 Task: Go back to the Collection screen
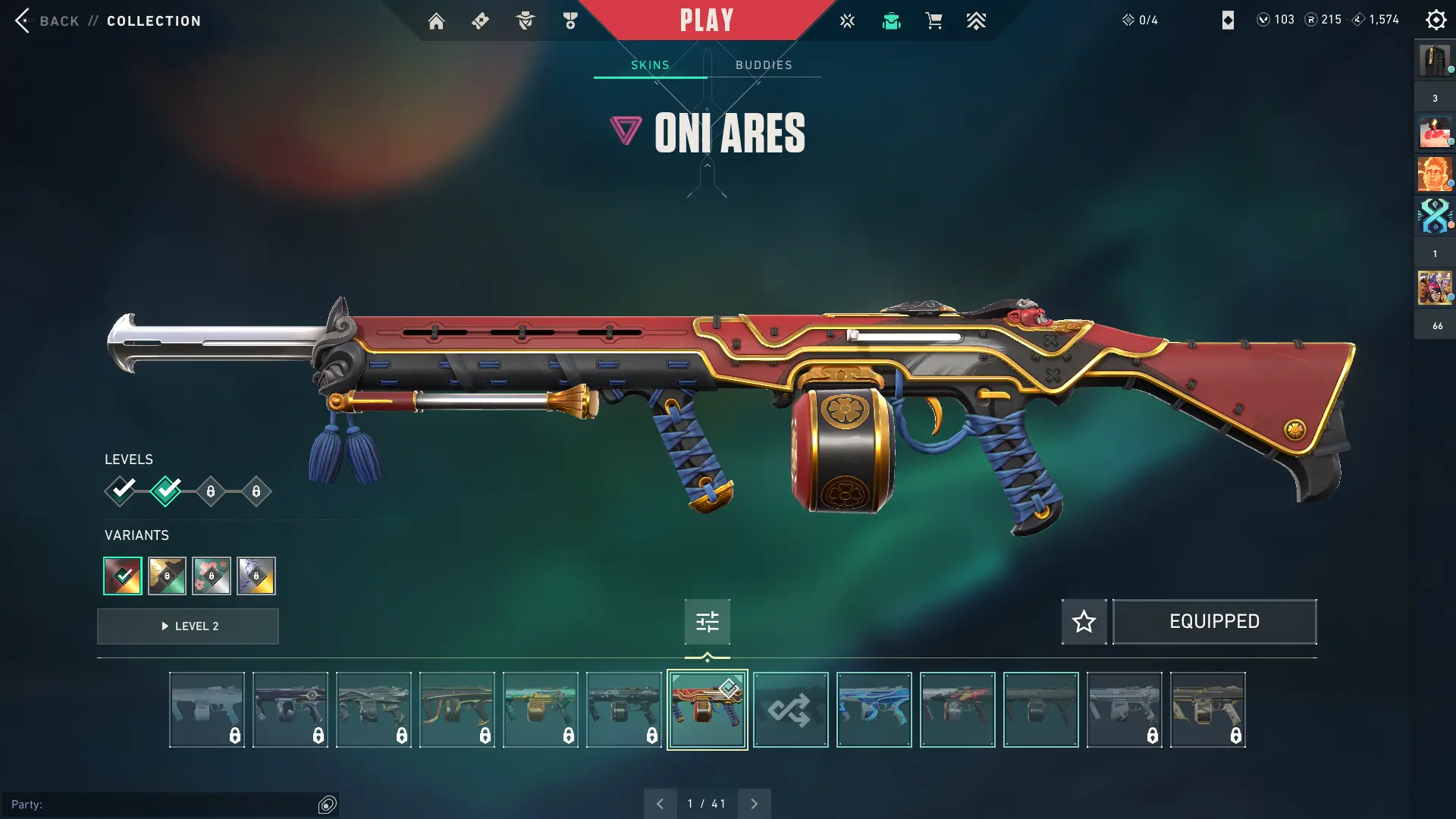pyautogui.click(x=58, y=21)
